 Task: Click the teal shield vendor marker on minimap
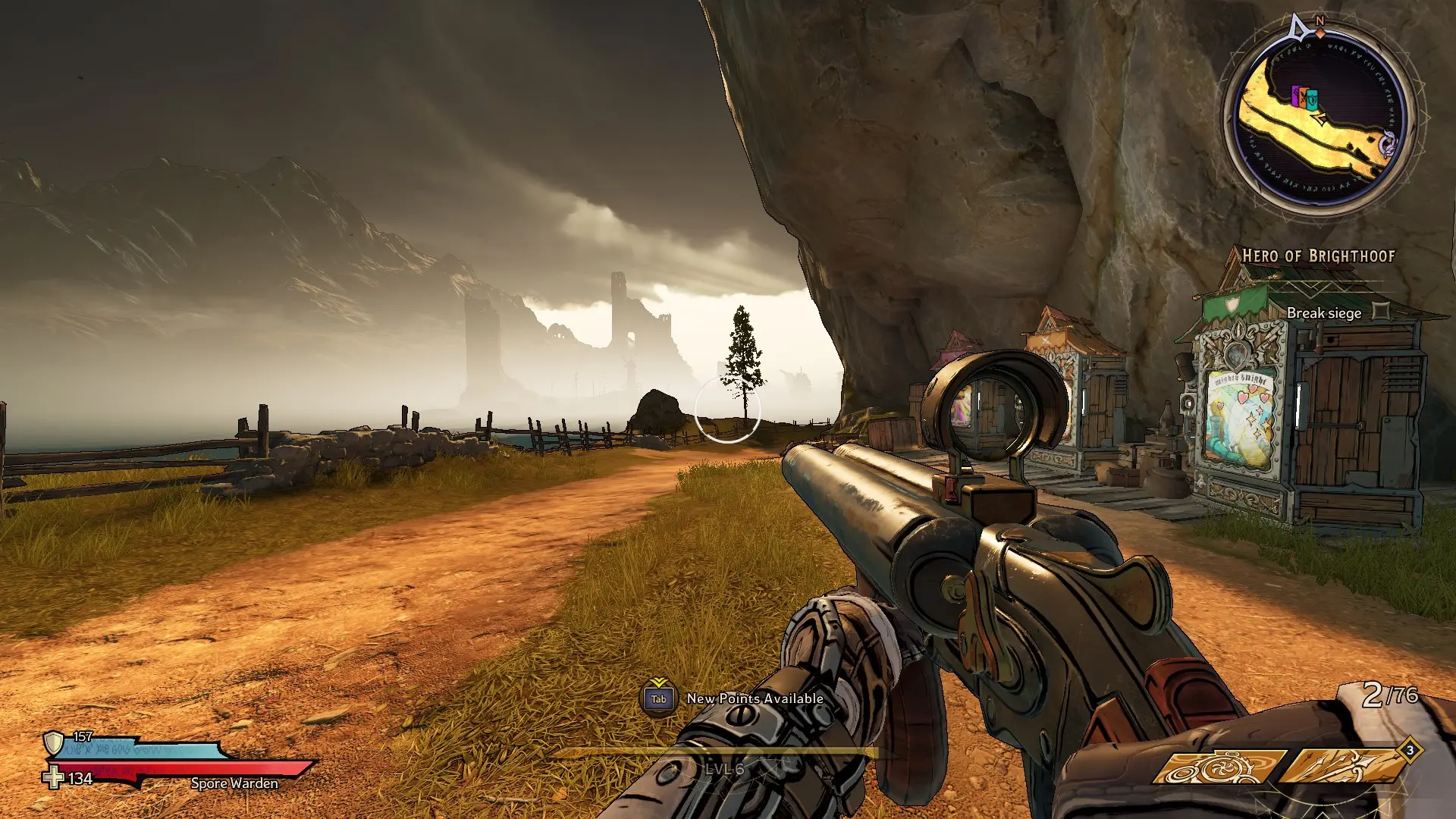[1313, 99]
